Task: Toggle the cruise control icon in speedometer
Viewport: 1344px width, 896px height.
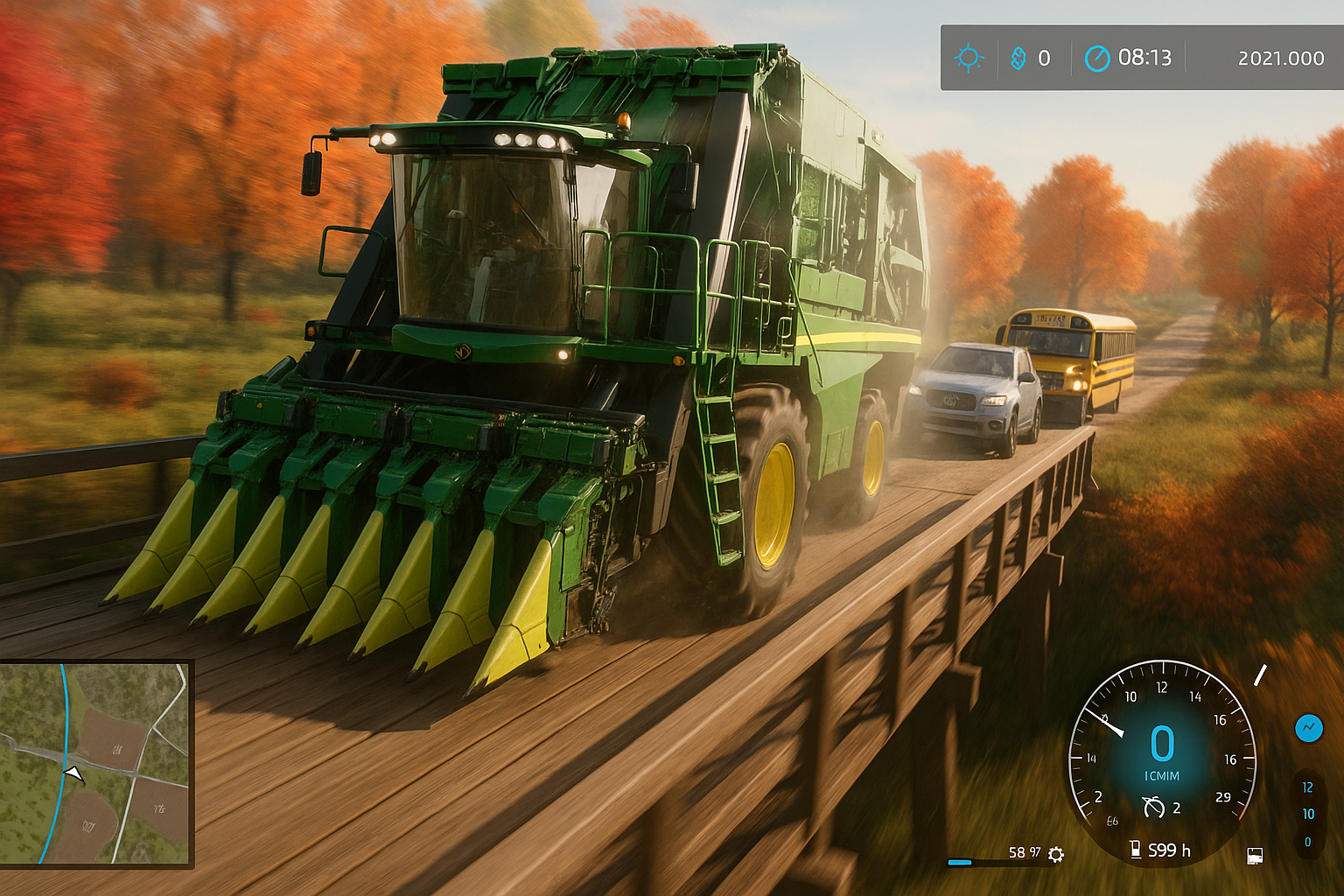Action: [1153, 807]
